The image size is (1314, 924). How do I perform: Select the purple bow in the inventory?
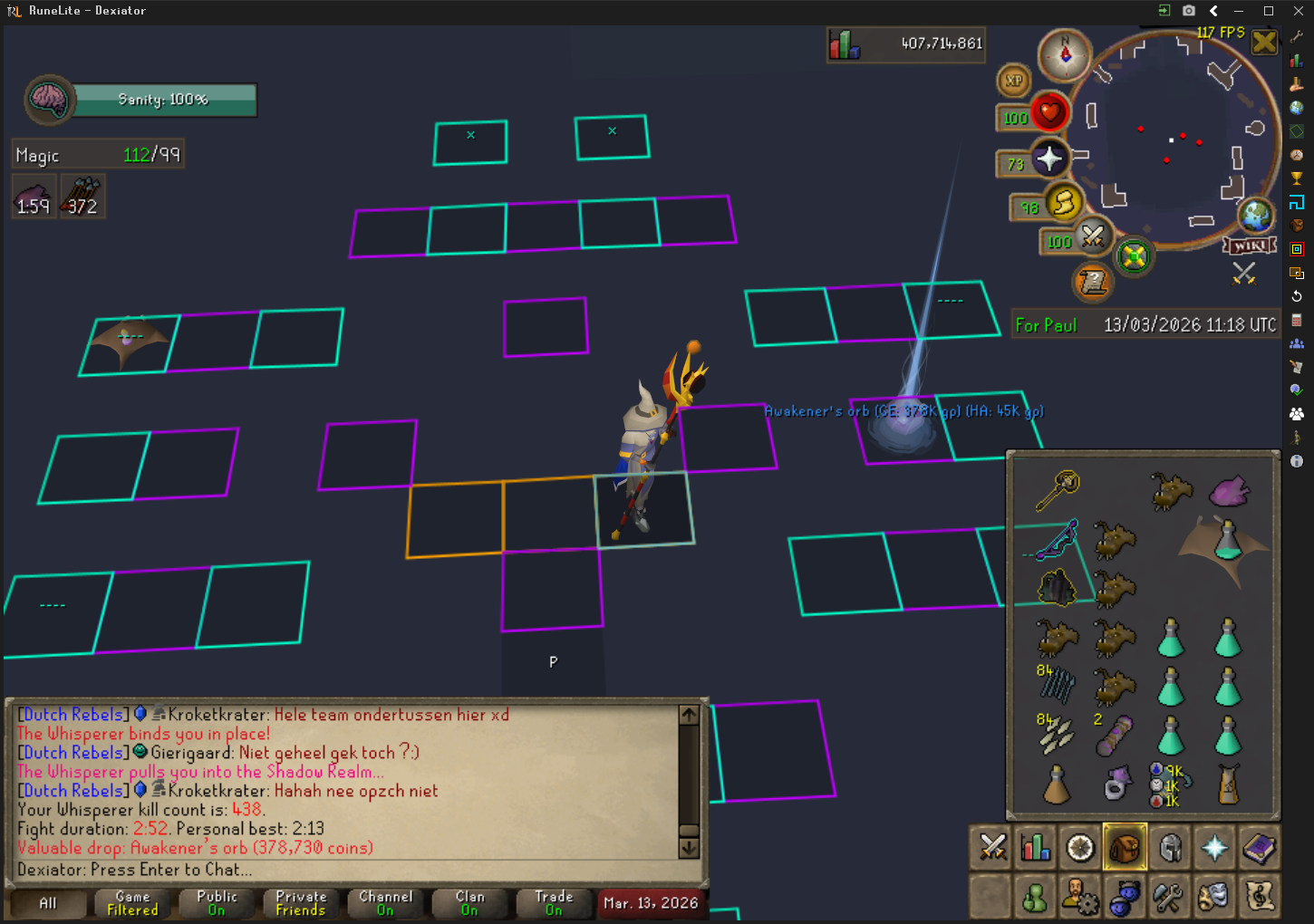1057,539
